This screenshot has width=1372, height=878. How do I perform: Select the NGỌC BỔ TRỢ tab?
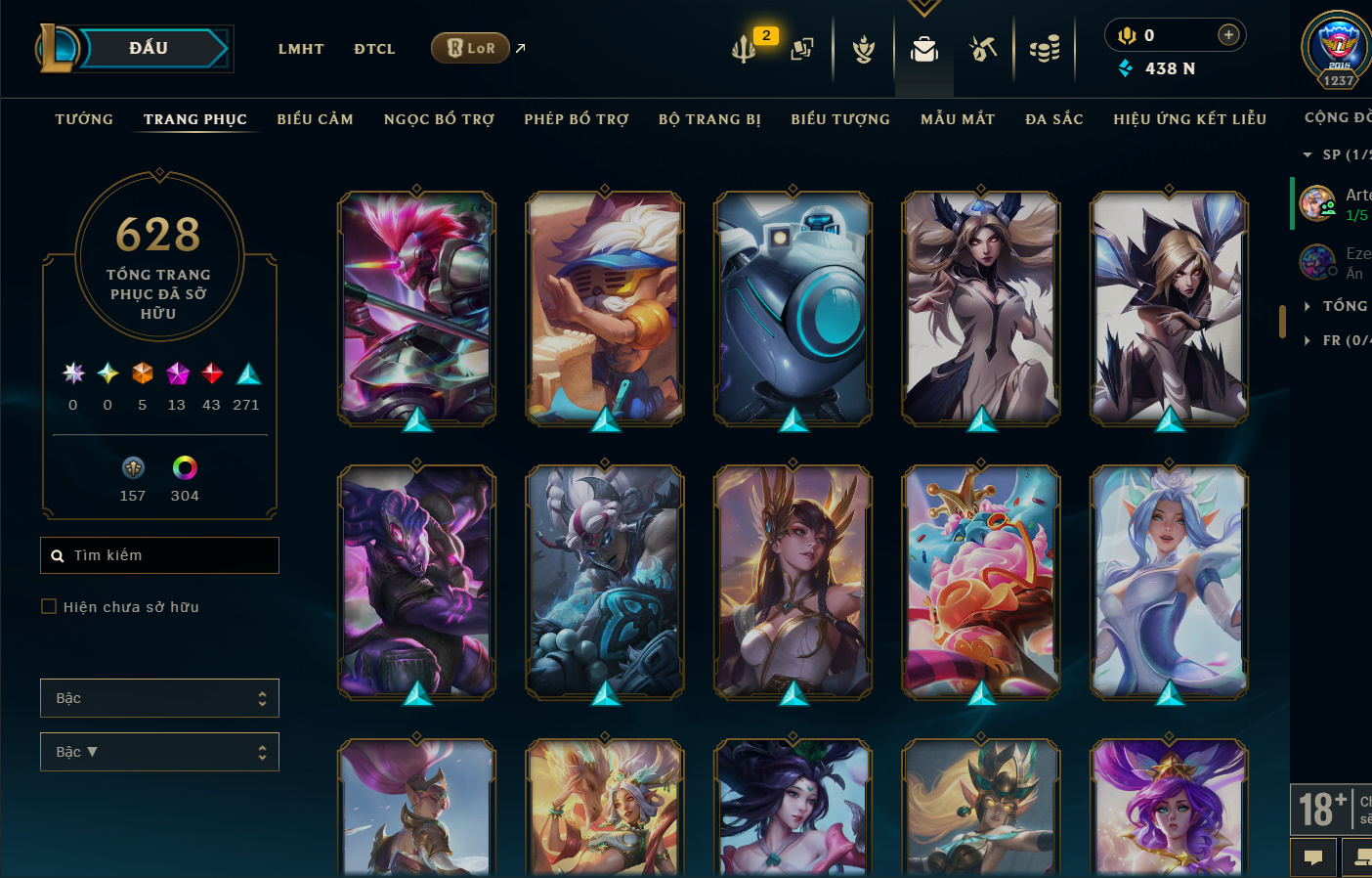point(439,119)
